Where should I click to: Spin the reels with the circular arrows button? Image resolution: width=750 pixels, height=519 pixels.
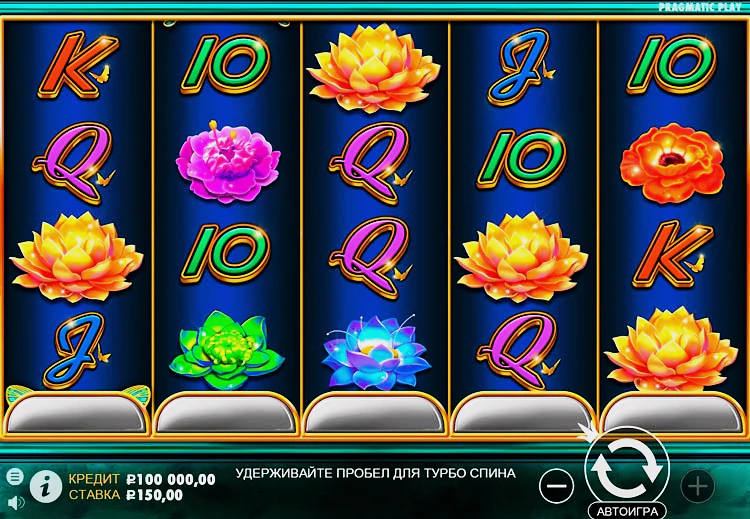click(627, 464)
